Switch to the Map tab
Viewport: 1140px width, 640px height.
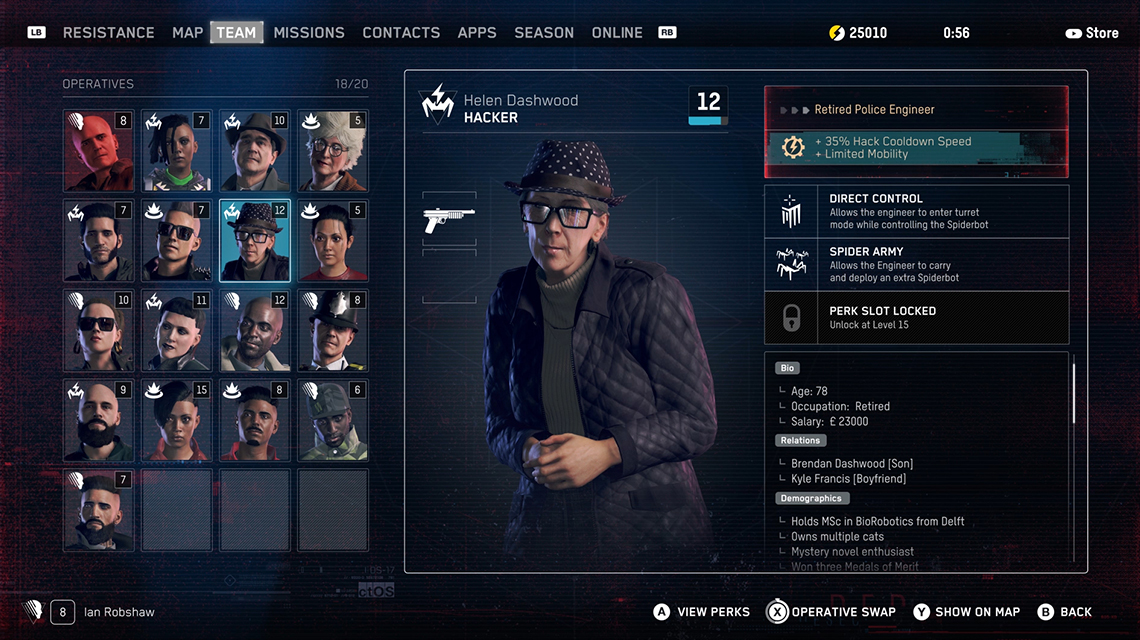(x=187, y=33)
